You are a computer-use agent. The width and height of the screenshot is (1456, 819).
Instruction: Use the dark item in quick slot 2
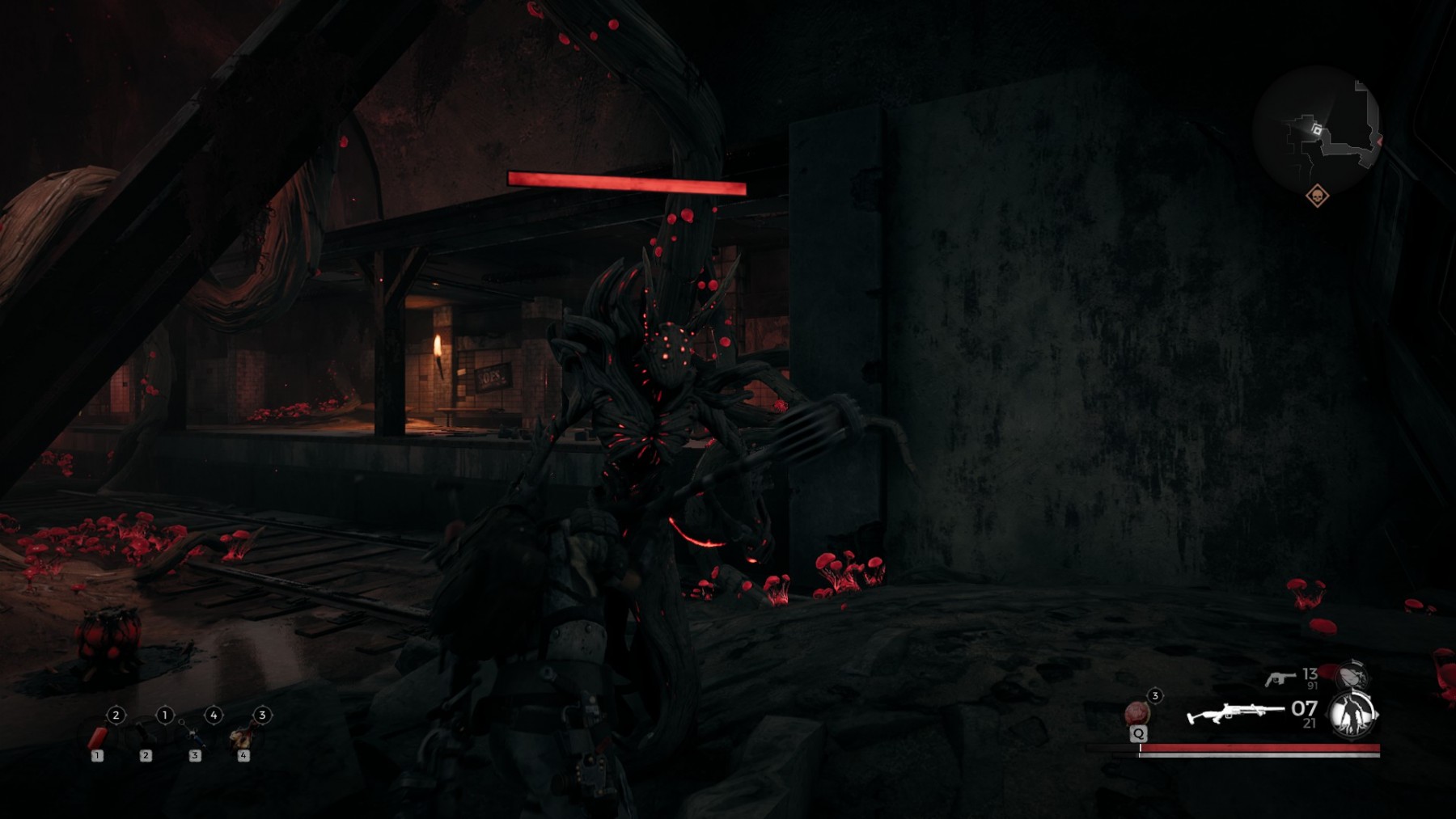click(x=146, y=737)
